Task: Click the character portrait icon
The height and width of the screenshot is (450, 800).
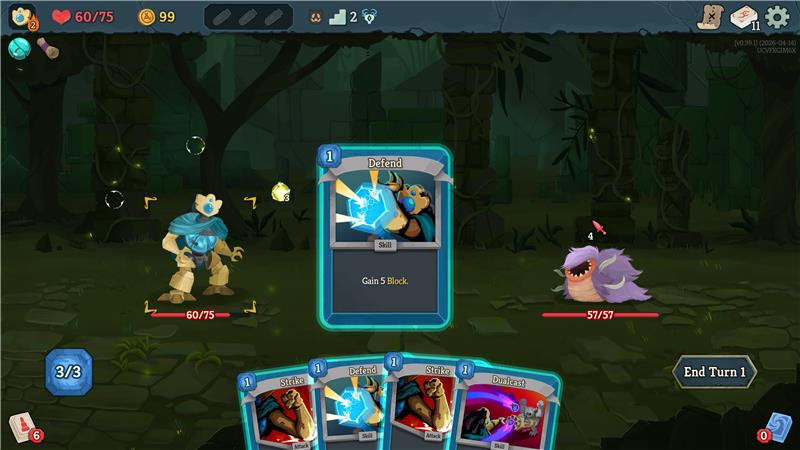Action: 21,17
